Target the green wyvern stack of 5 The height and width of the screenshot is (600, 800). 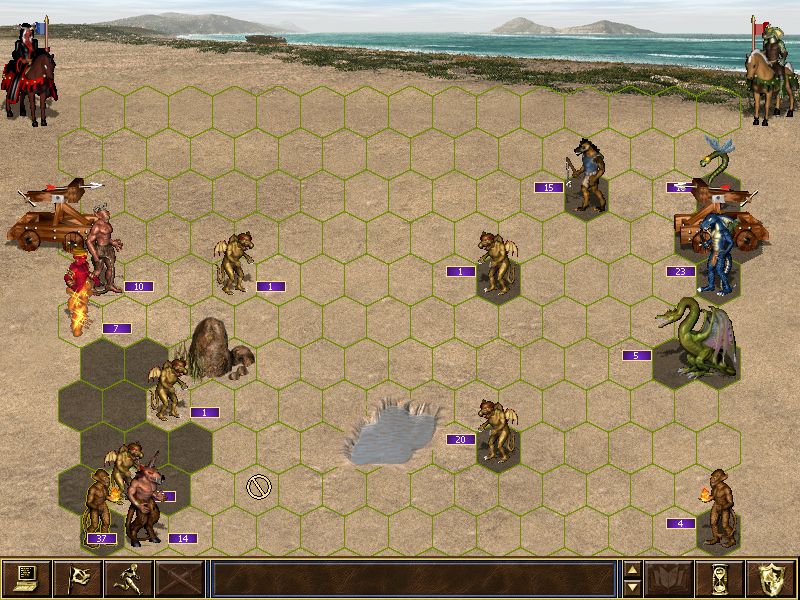tap(694, 340)
